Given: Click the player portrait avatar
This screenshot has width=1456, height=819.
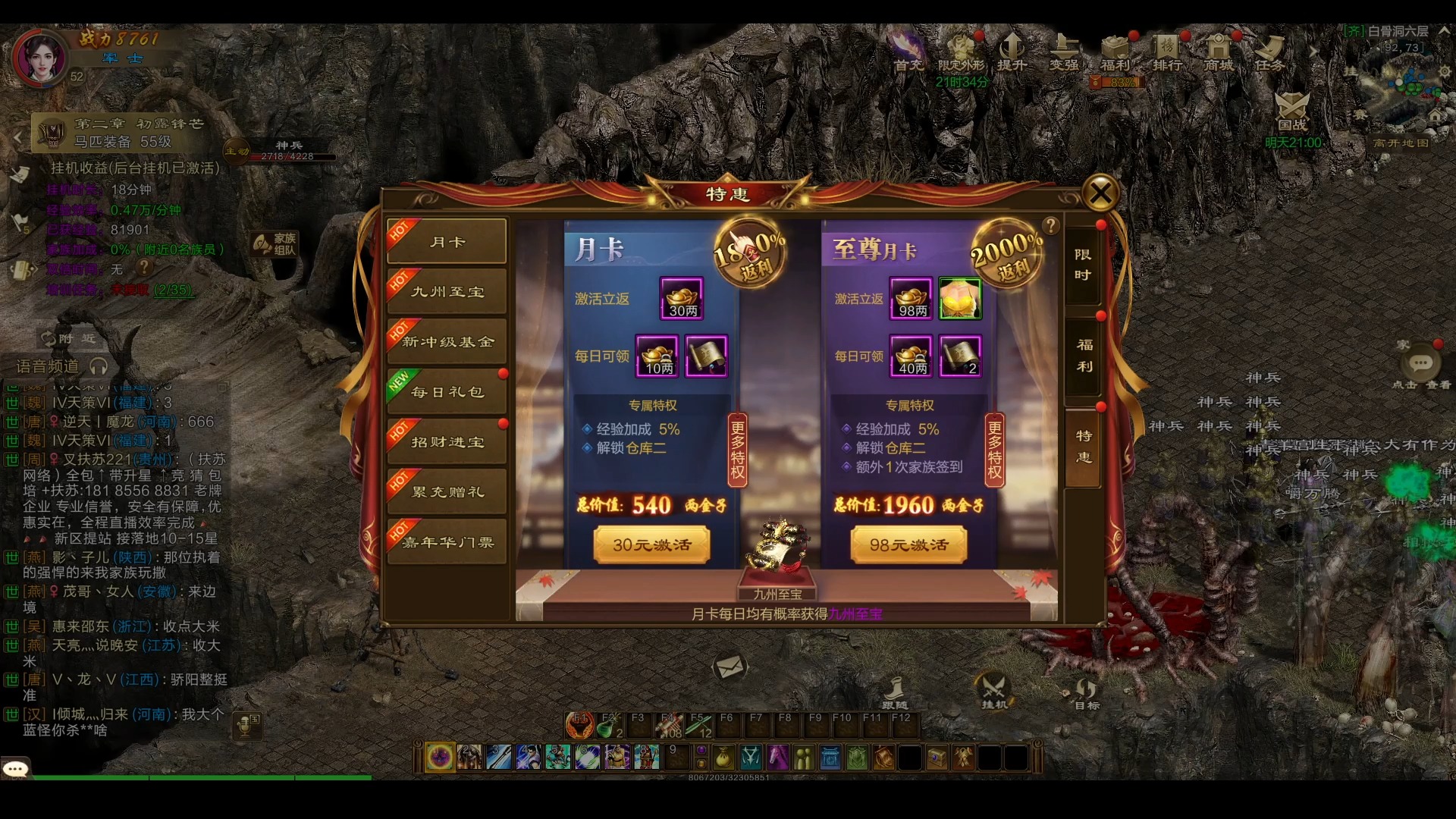Looking at the screenshot, I should pos(40,57).
